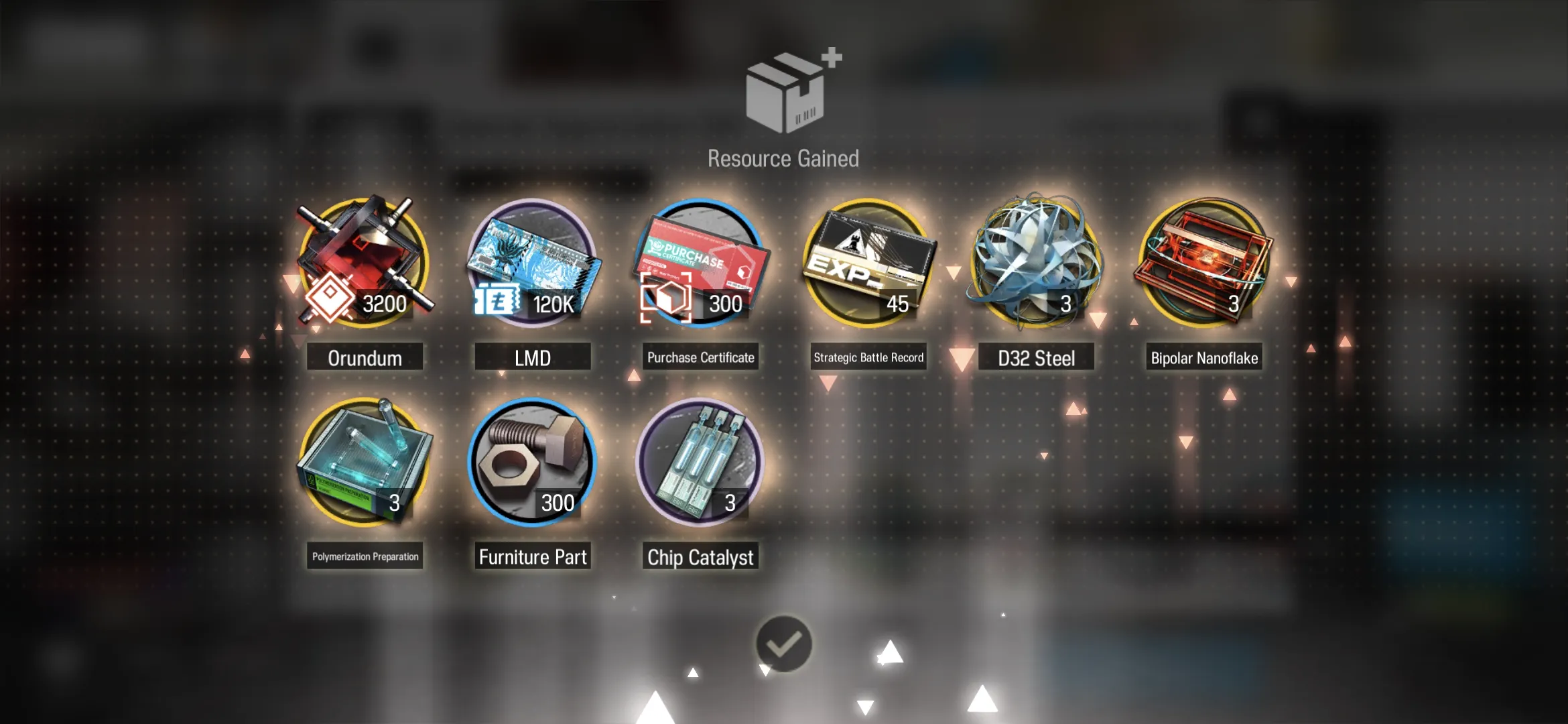
Task: Show Polymerization Preparation item info
Action: [x=364, y=463]
